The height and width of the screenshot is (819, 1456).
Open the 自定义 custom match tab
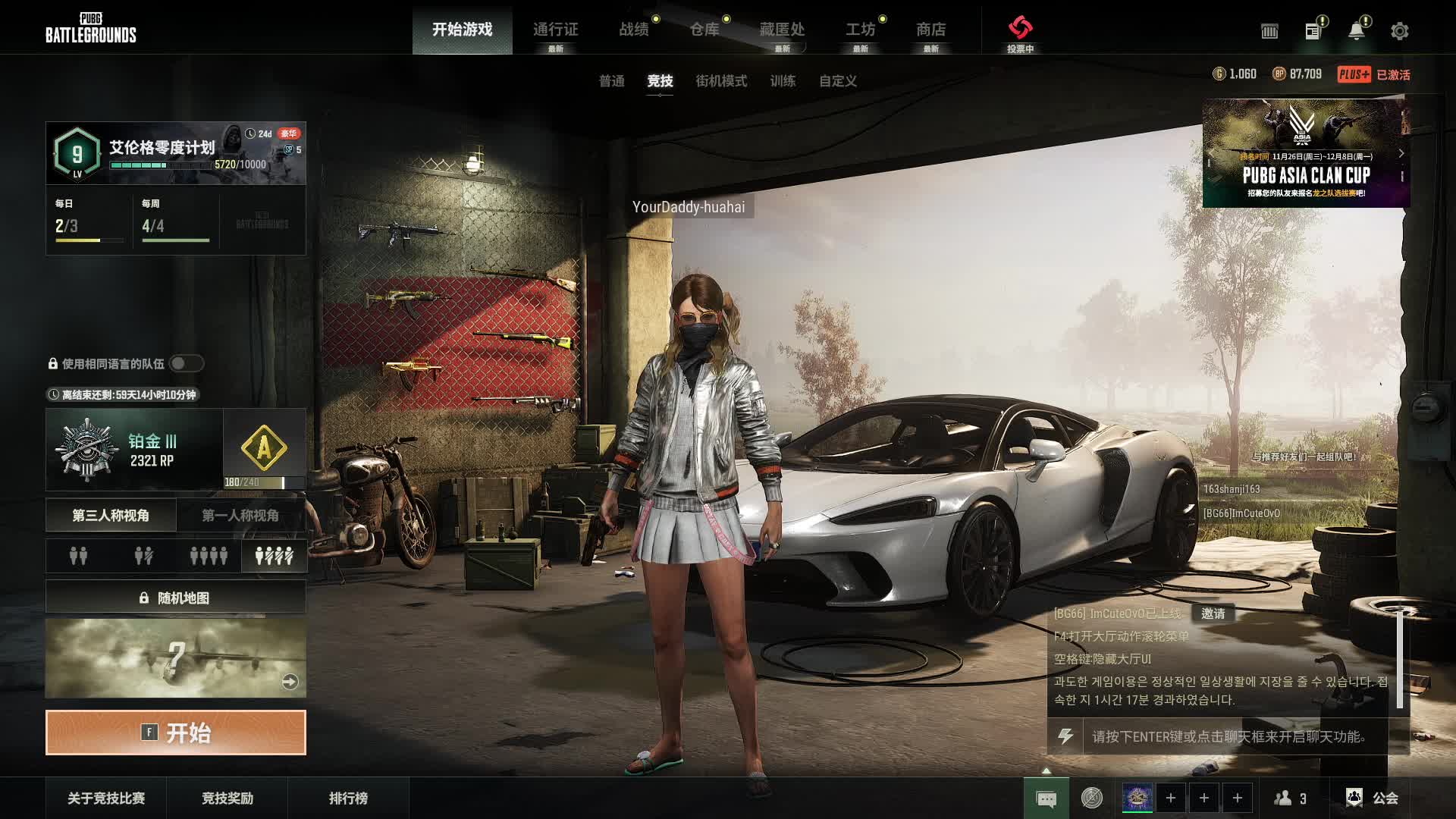coord(837,81)
